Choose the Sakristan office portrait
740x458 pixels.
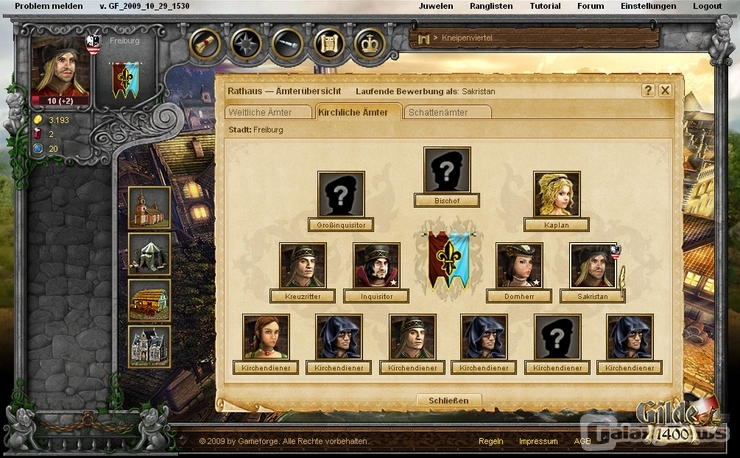tap(593, 265)
